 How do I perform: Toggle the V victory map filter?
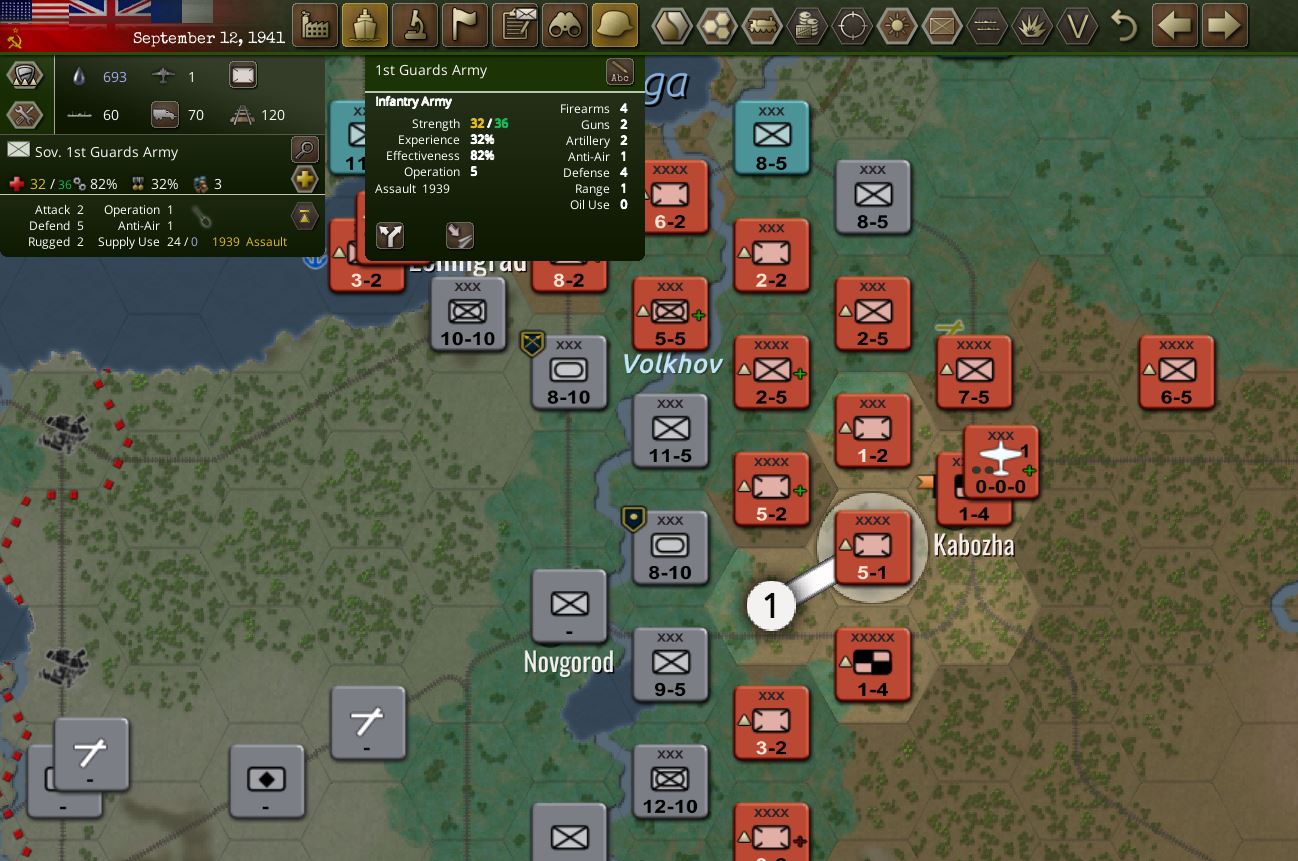[1077, 26]
